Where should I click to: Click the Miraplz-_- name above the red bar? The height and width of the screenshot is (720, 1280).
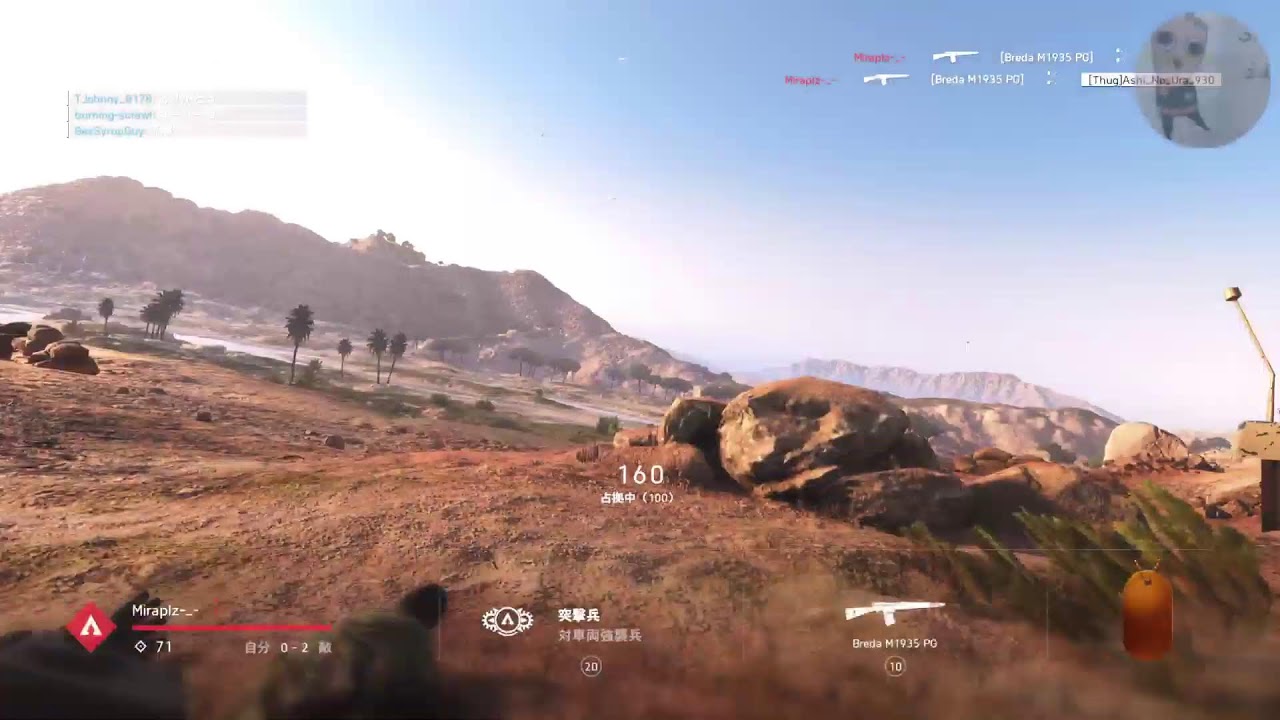pyautogui.click(x=165, y=610)
